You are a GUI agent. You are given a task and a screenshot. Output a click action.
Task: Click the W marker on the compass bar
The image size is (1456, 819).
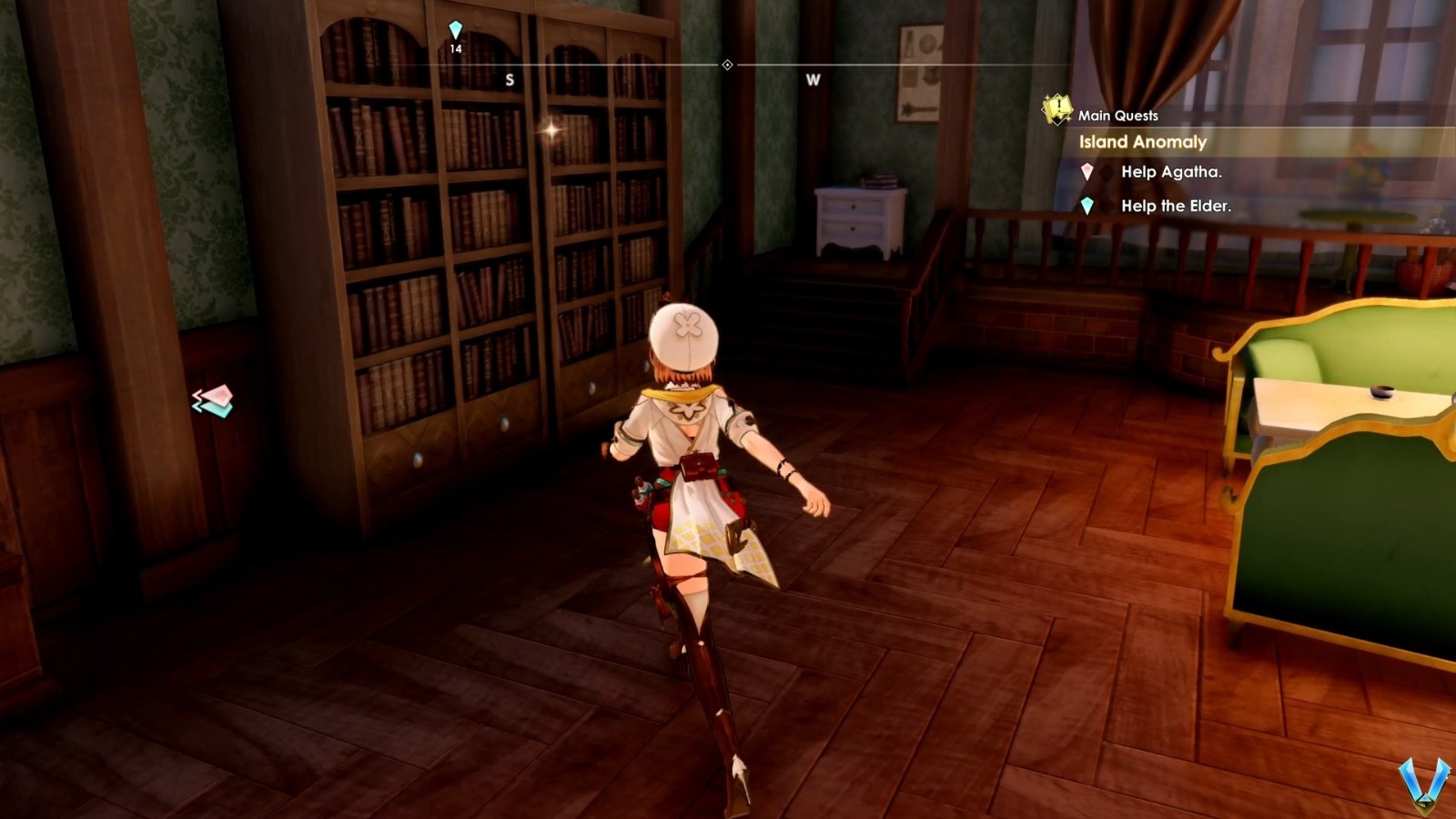coord(811,80)
